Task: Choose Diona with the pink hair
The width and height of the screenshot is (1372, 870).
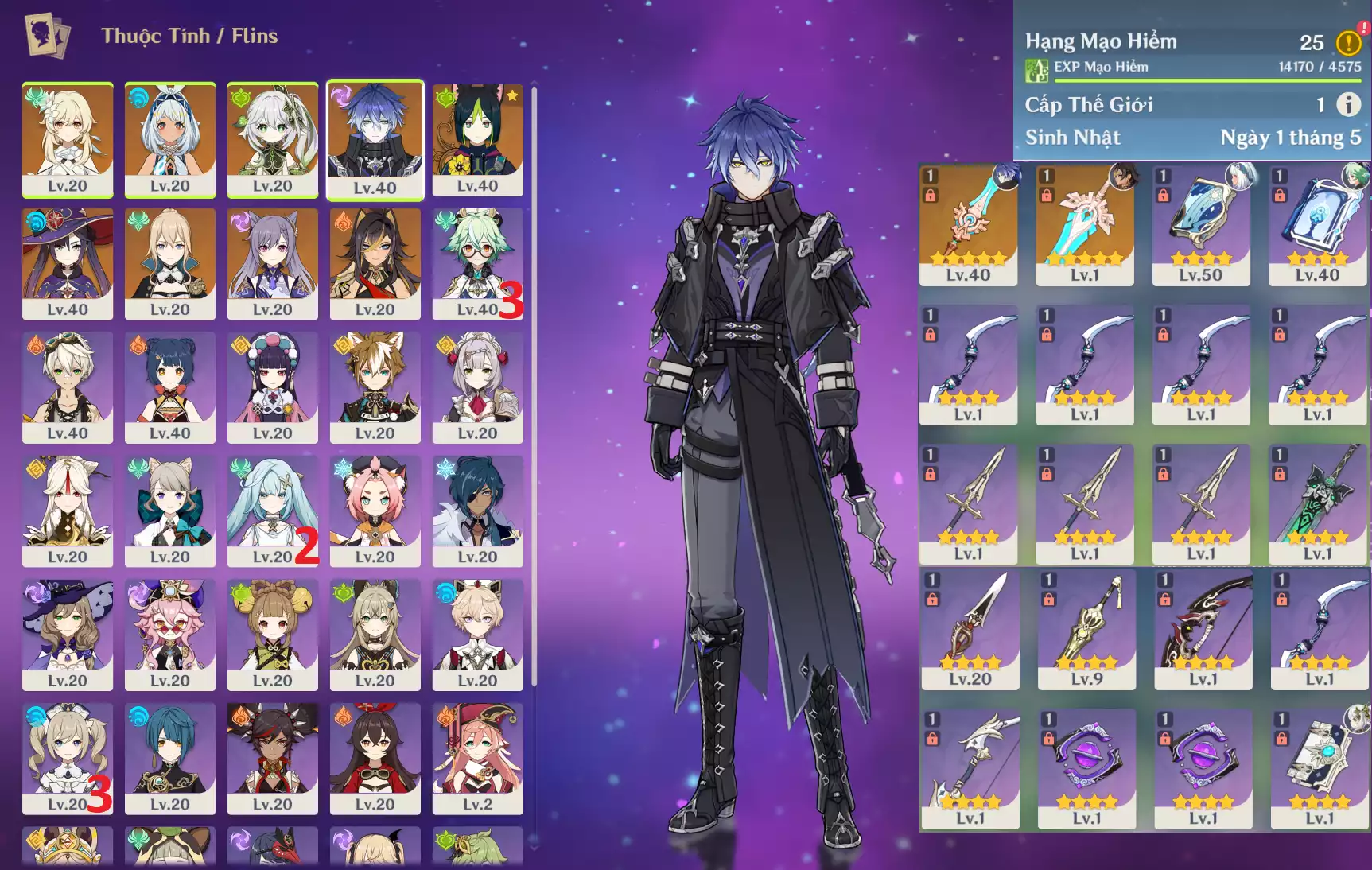Action: tap(375, 511)
